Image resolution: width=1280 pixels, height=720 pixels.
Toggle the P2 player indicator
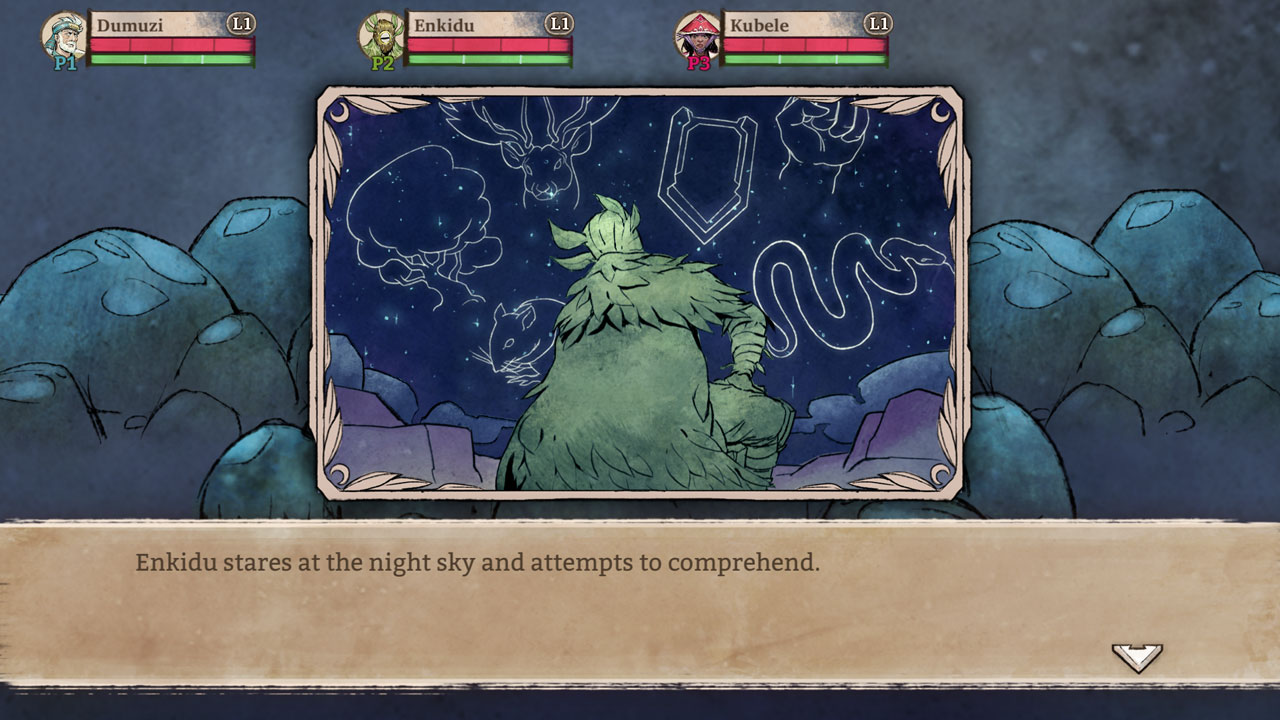[x=381, y=63]
